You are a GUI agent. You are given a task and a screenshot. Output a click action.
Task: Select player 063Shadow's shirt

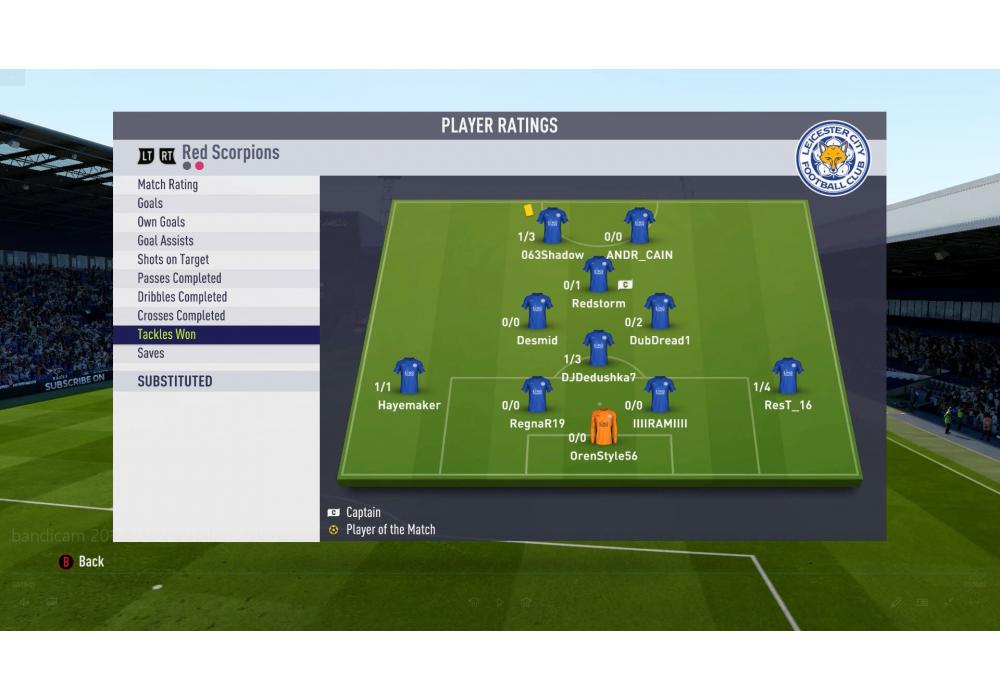[552, 226]
